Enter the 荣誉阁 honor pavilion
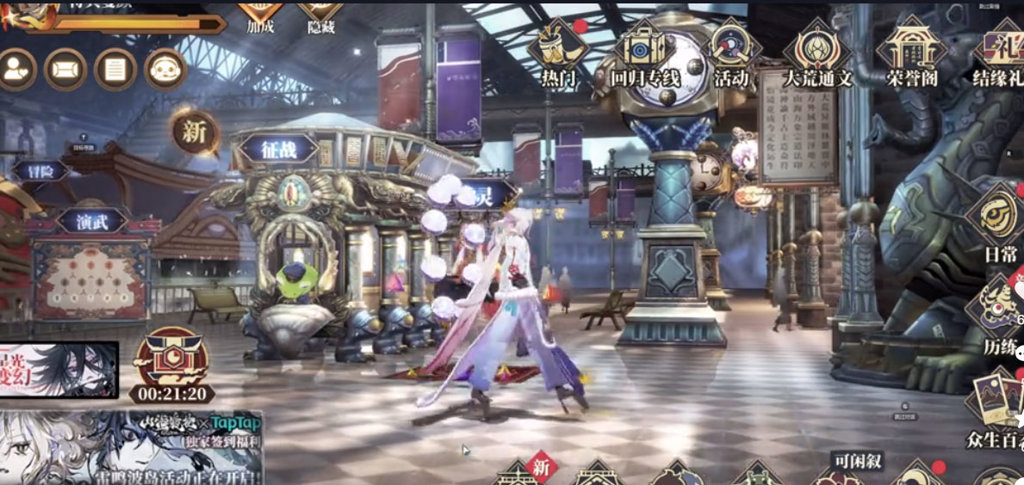 coord(909,52)
